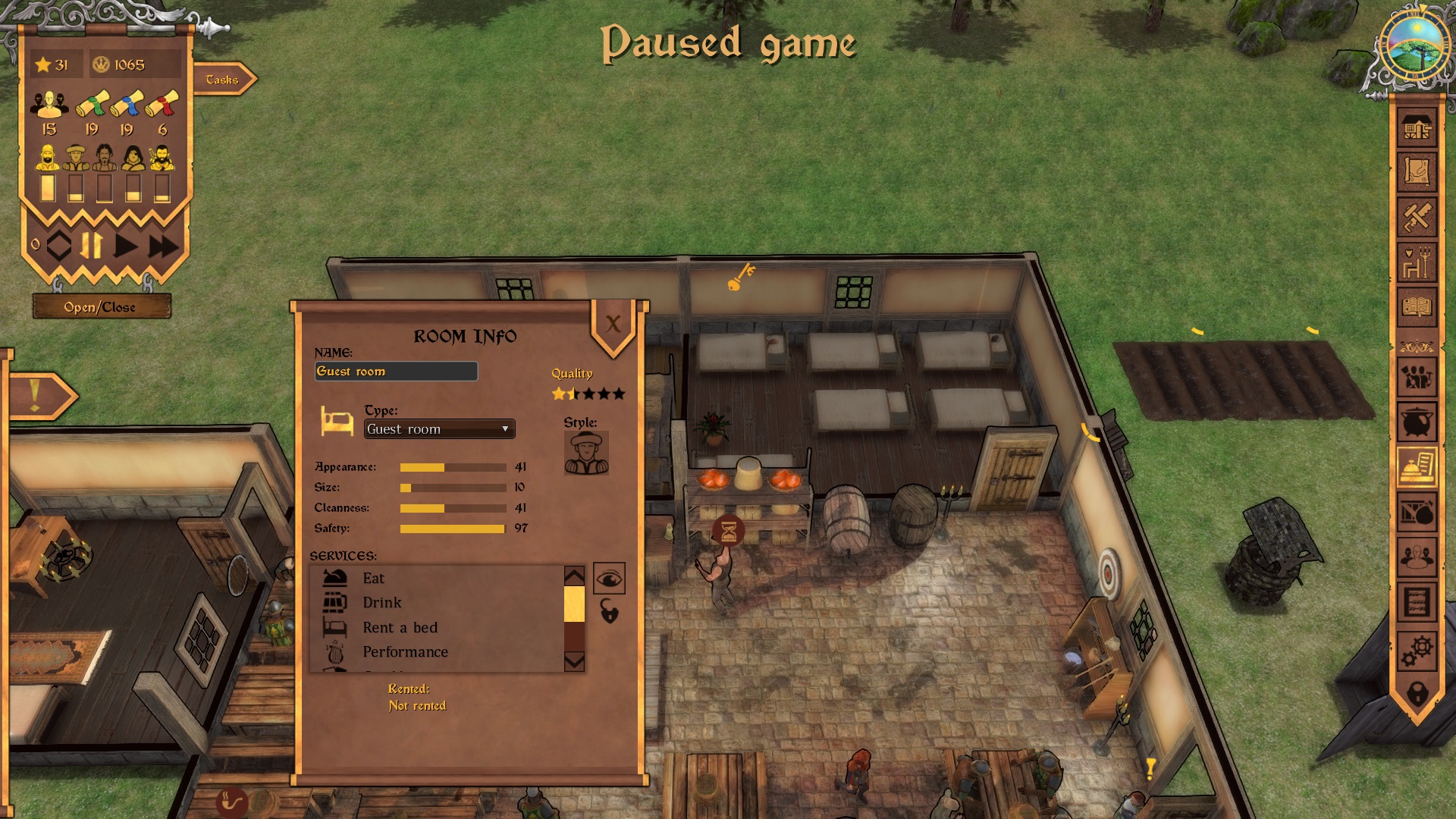Click the pause speed button
Image resolution: width=1456 pixels, height=819 pixels.
(91, 246)
